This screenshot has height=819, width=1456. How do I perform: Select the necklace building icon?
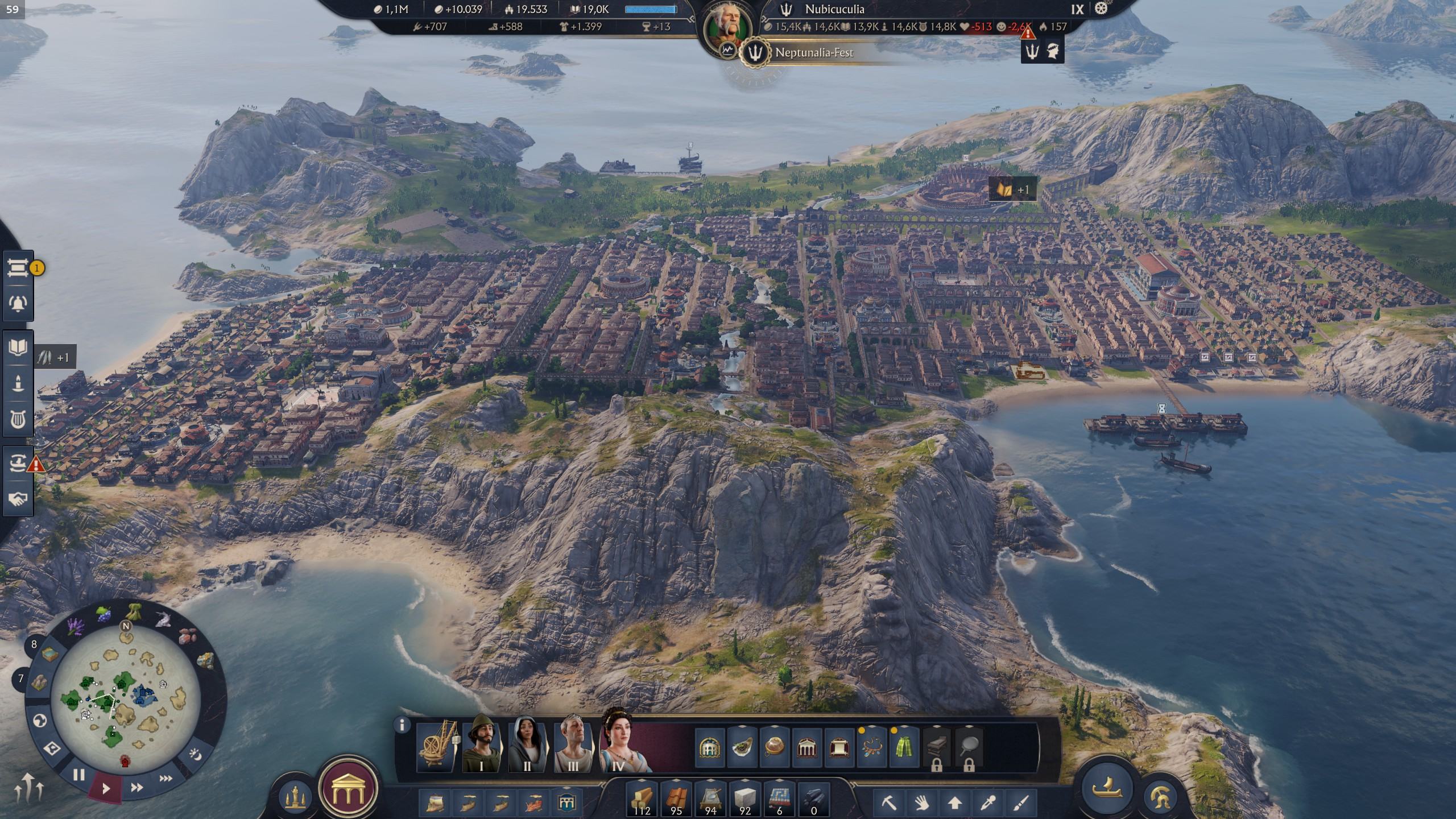[871, 747]
